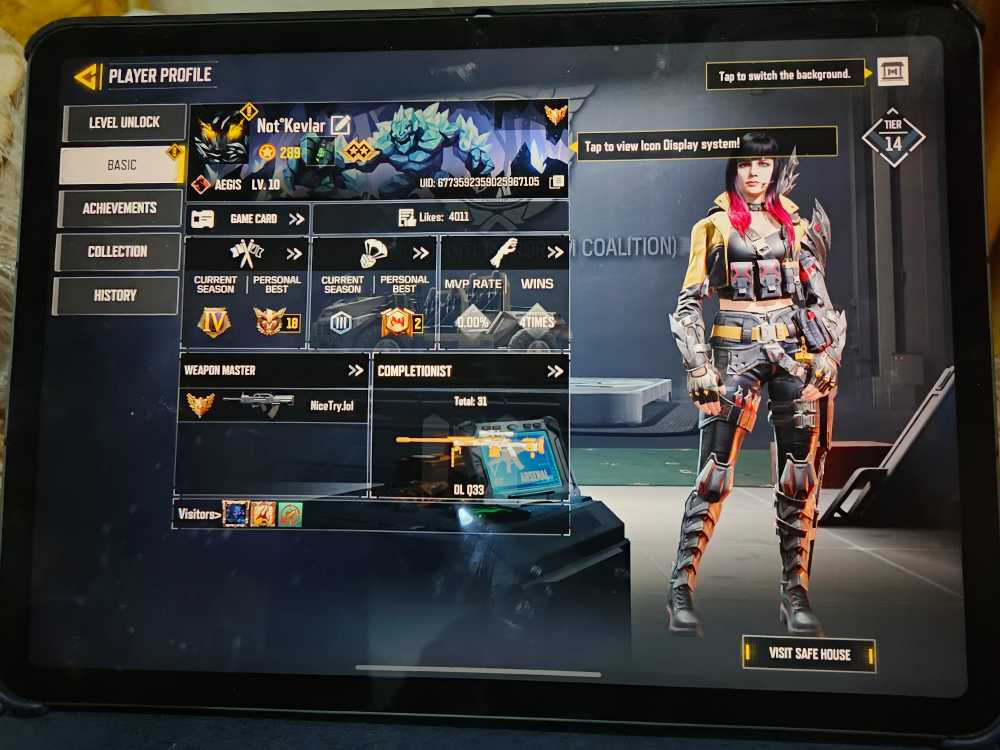The width and height of the screenshot is (1000, 750).
Task: Select the Basic tab
Action: 122,165
